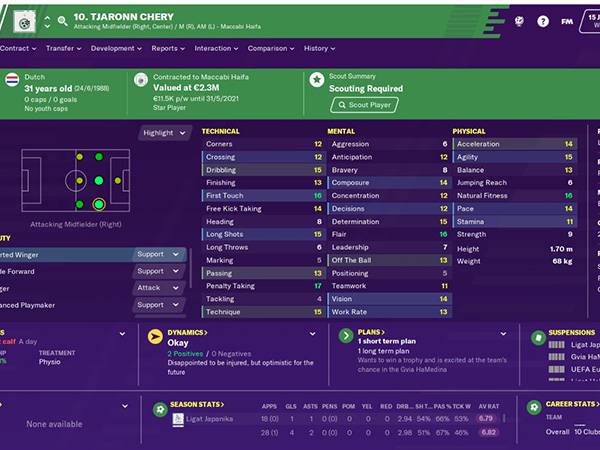The image size is (600, 450).
Task: Open the Comparison menu
Action: point(270,48)
